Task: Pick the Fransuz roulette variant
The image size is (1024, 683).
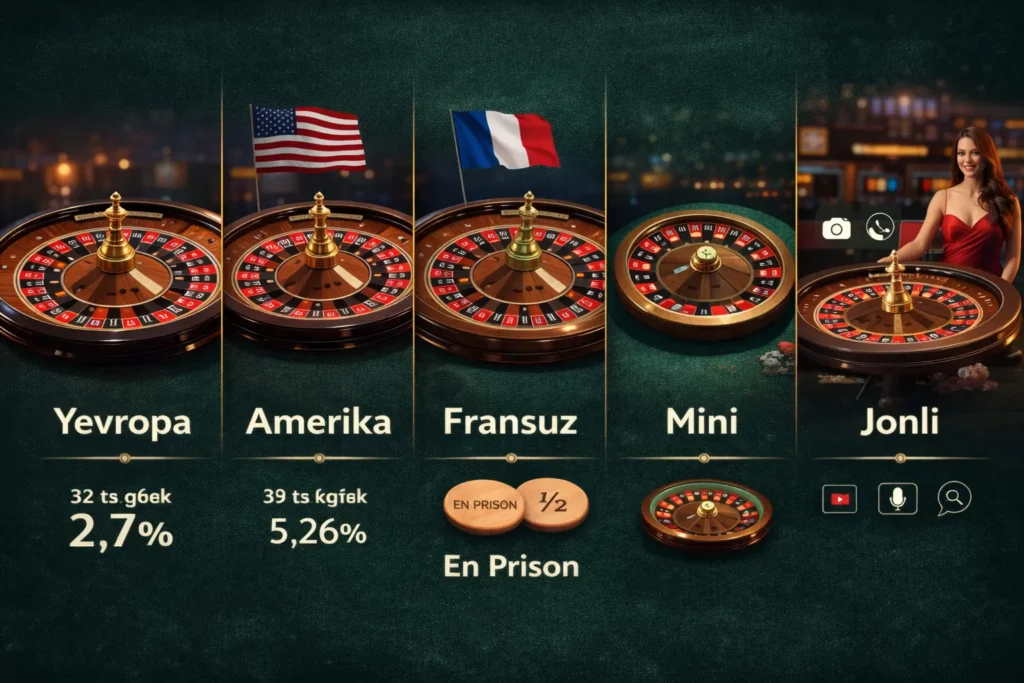Action: click(510, 422)
